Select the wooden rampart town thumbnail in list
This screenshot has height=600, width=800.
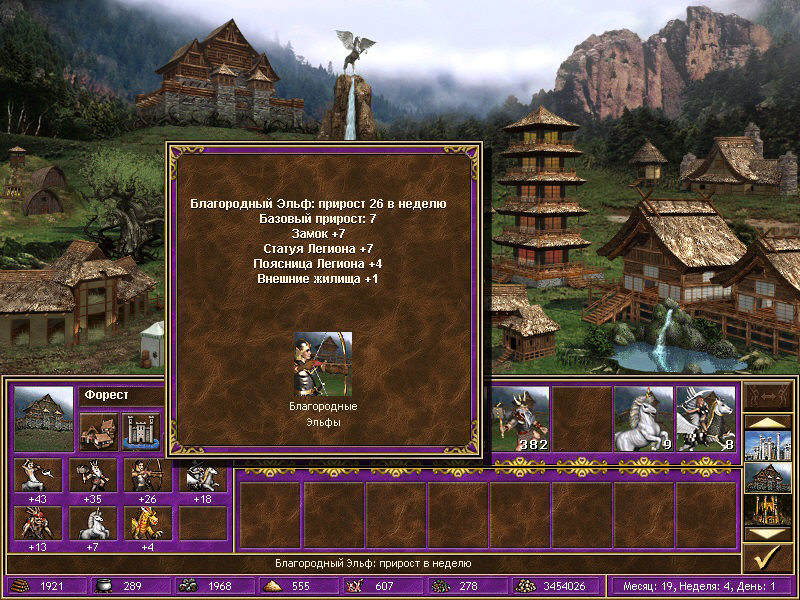click(x=768, y=477)
